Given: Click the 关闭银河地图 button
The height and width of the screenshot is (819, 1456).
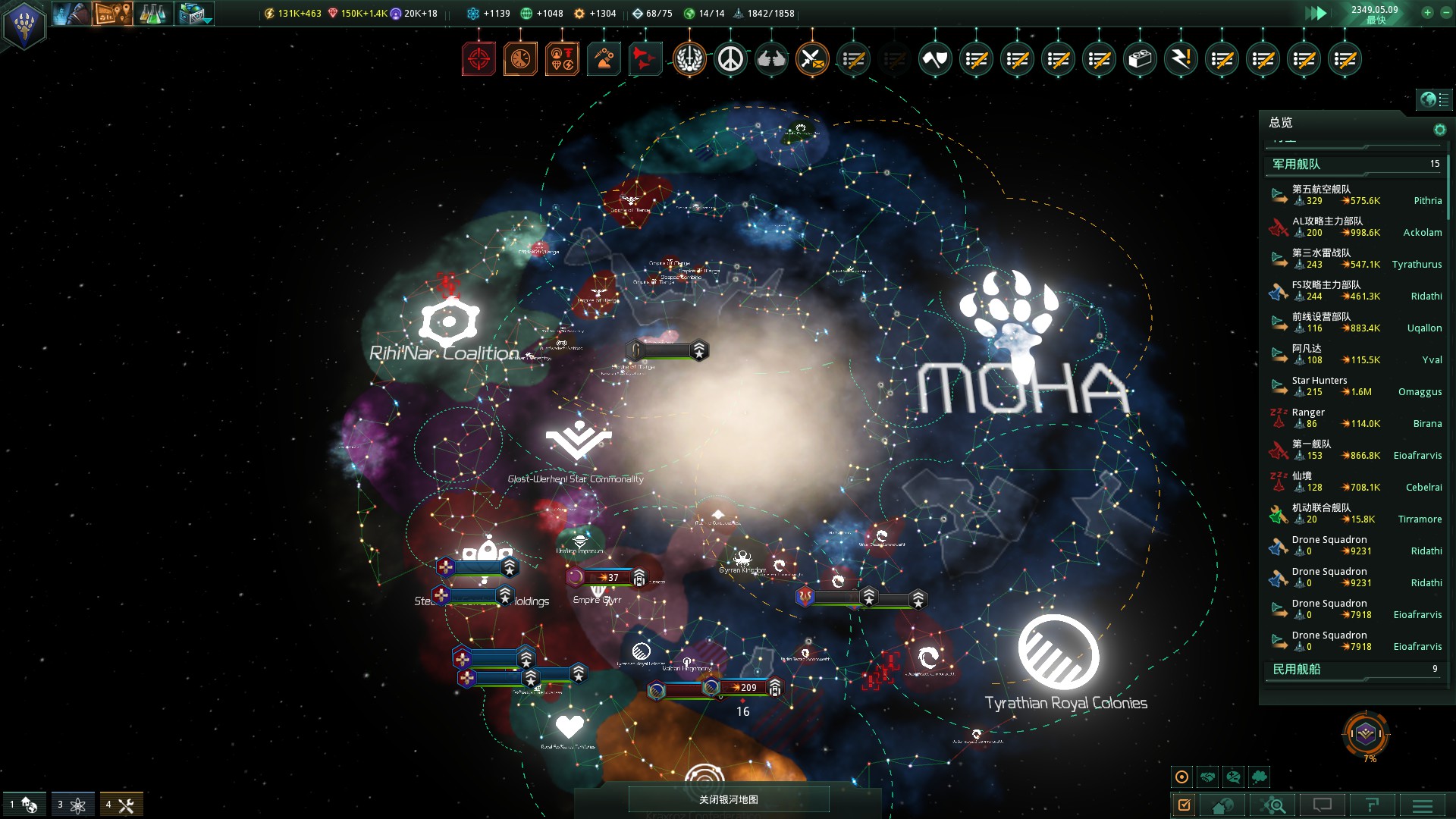Looking at the screenshot, I should click(728, 799).
